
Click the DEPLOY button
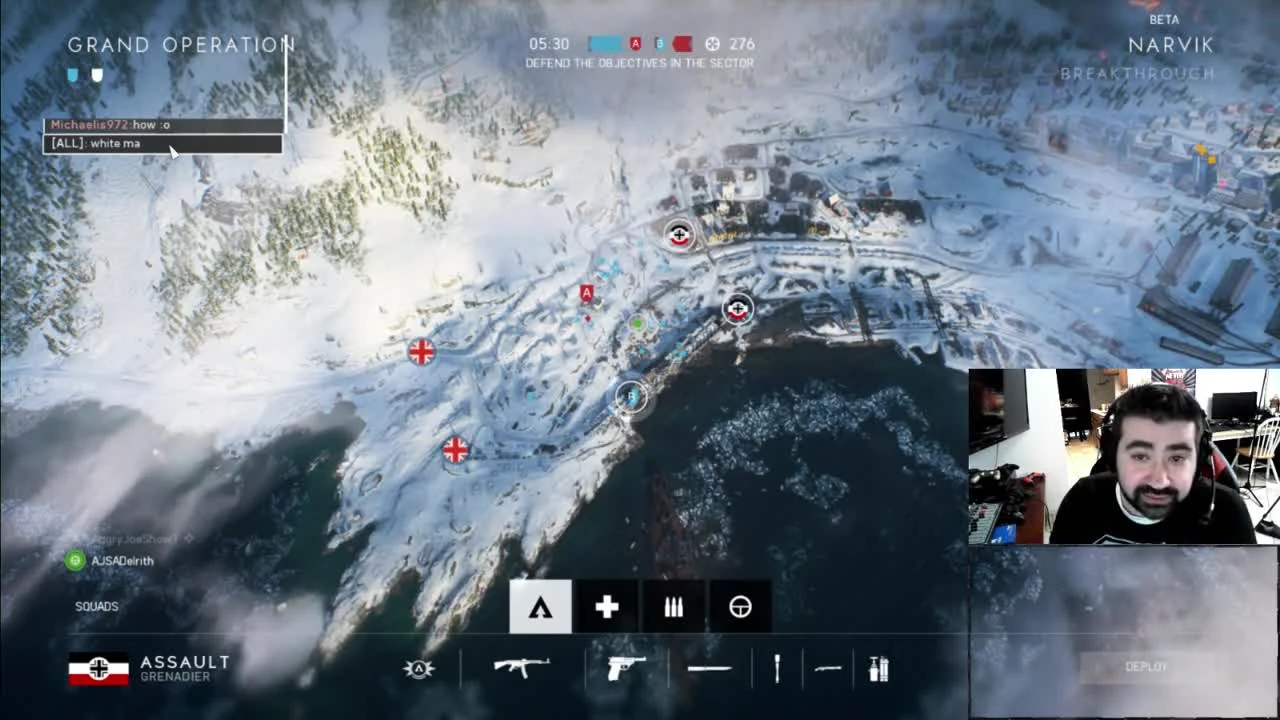point(1146,666)
